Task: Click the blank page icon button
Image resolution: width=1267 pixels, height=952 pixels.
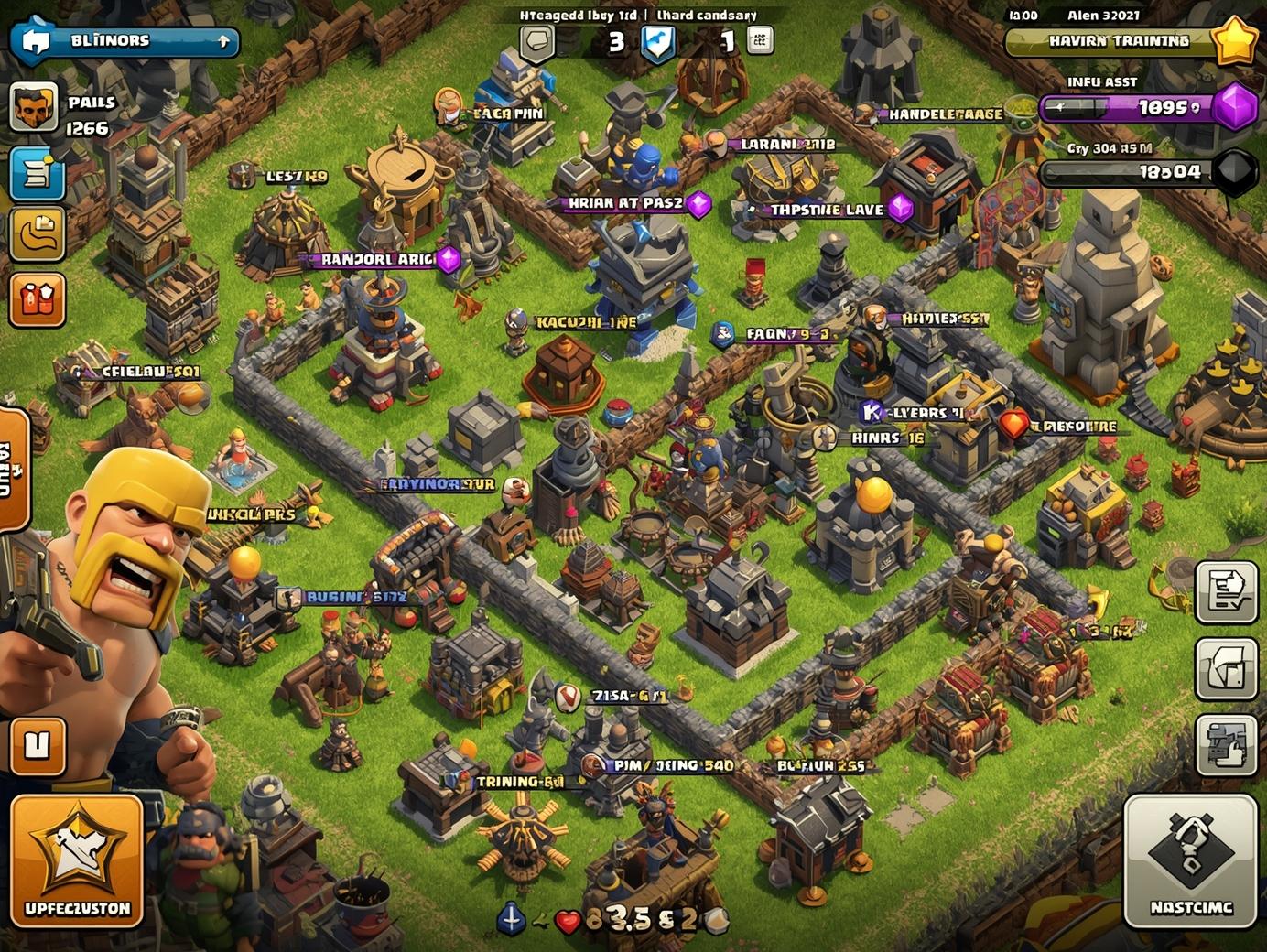Action: [x=1227, y=668]
